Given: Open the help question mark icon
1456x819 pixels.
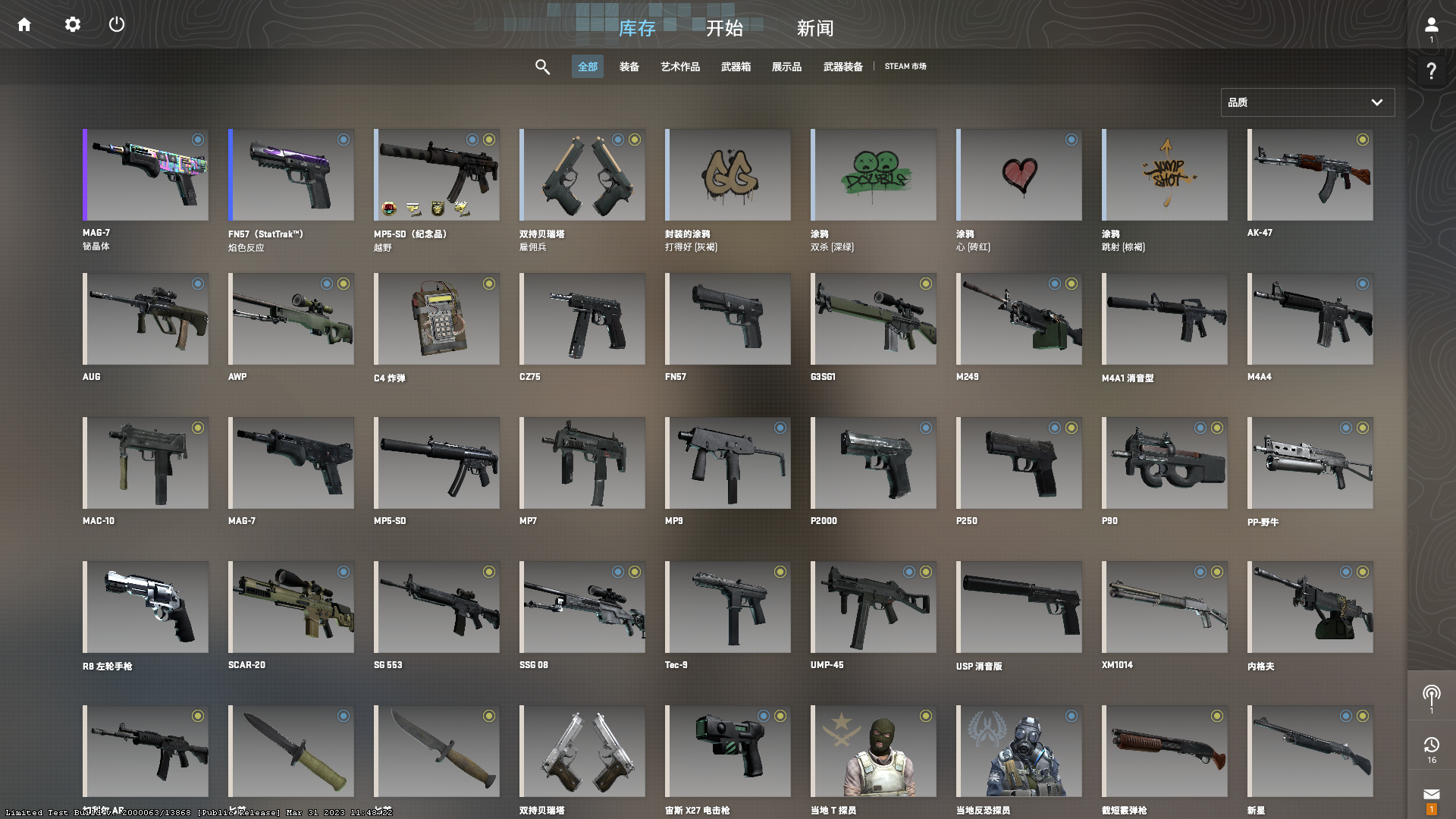Looking at the screenshot, I should 1432,71.
